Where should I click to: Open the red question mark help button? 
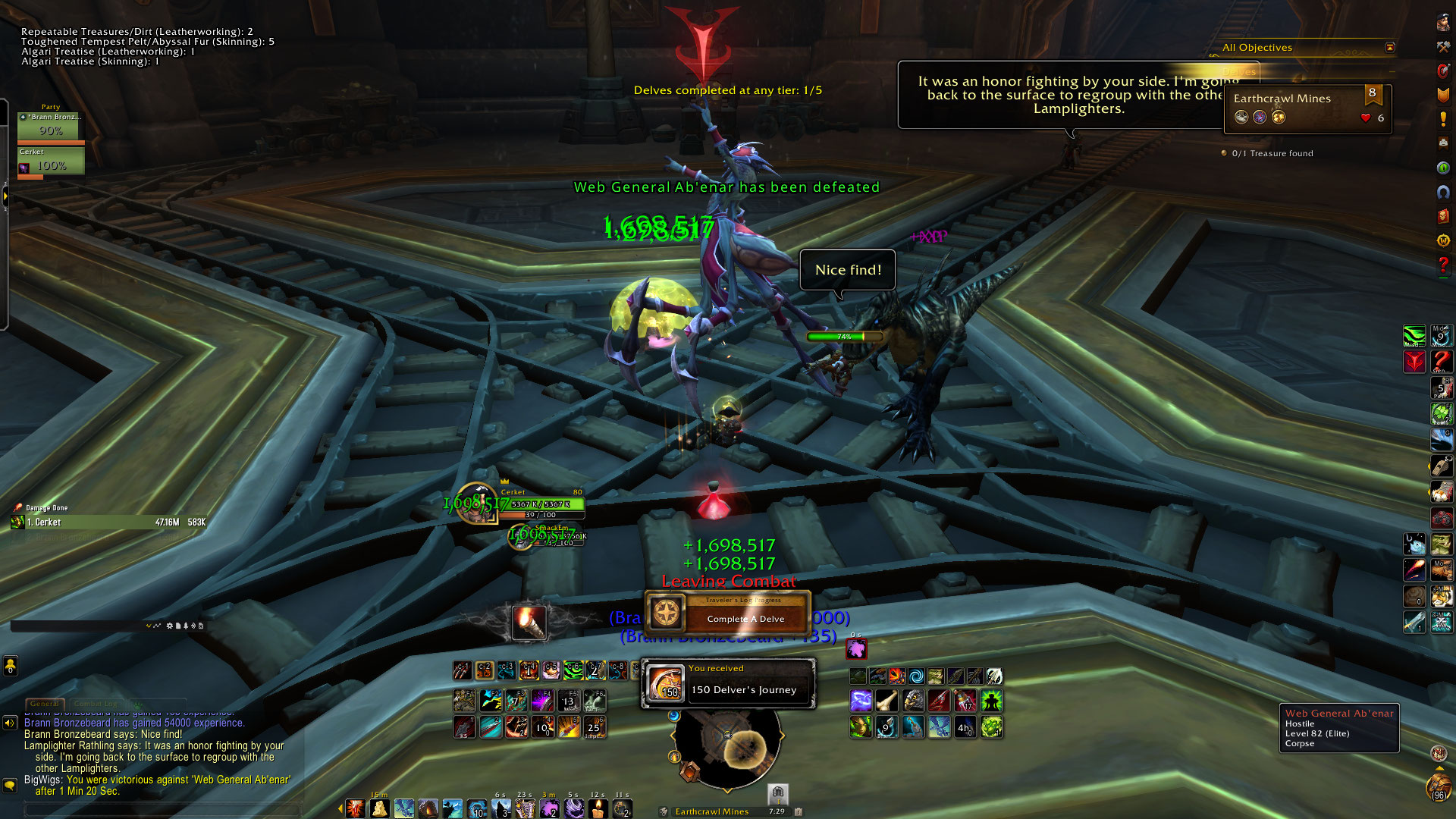coord(1443,265)
